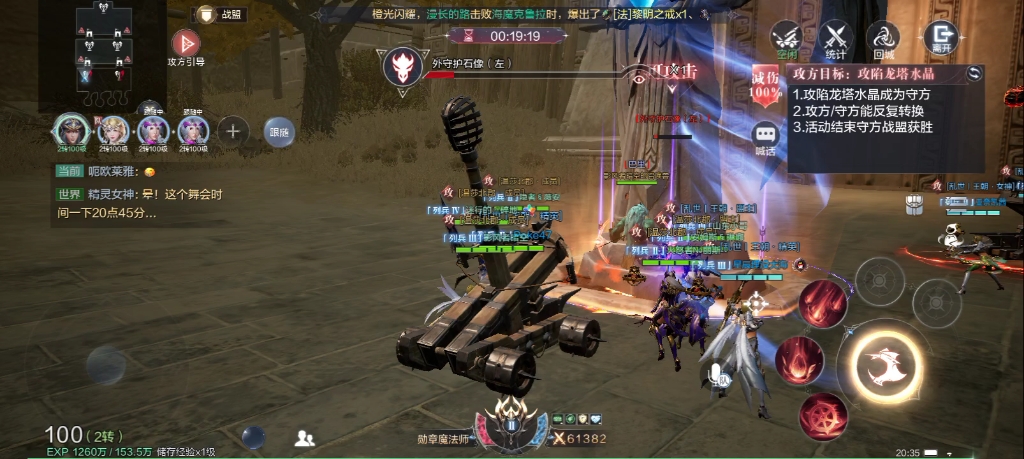Leave the battle with 离开

(940, 38)
